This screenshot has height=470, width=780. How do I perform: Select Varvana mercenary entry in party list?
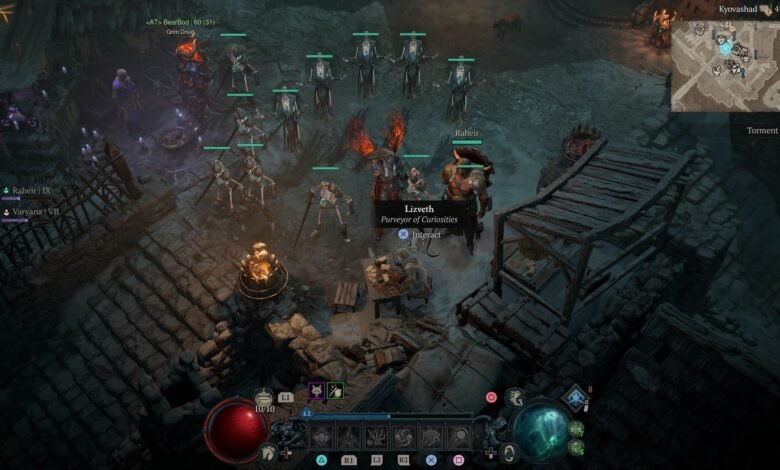pos(32,212)
